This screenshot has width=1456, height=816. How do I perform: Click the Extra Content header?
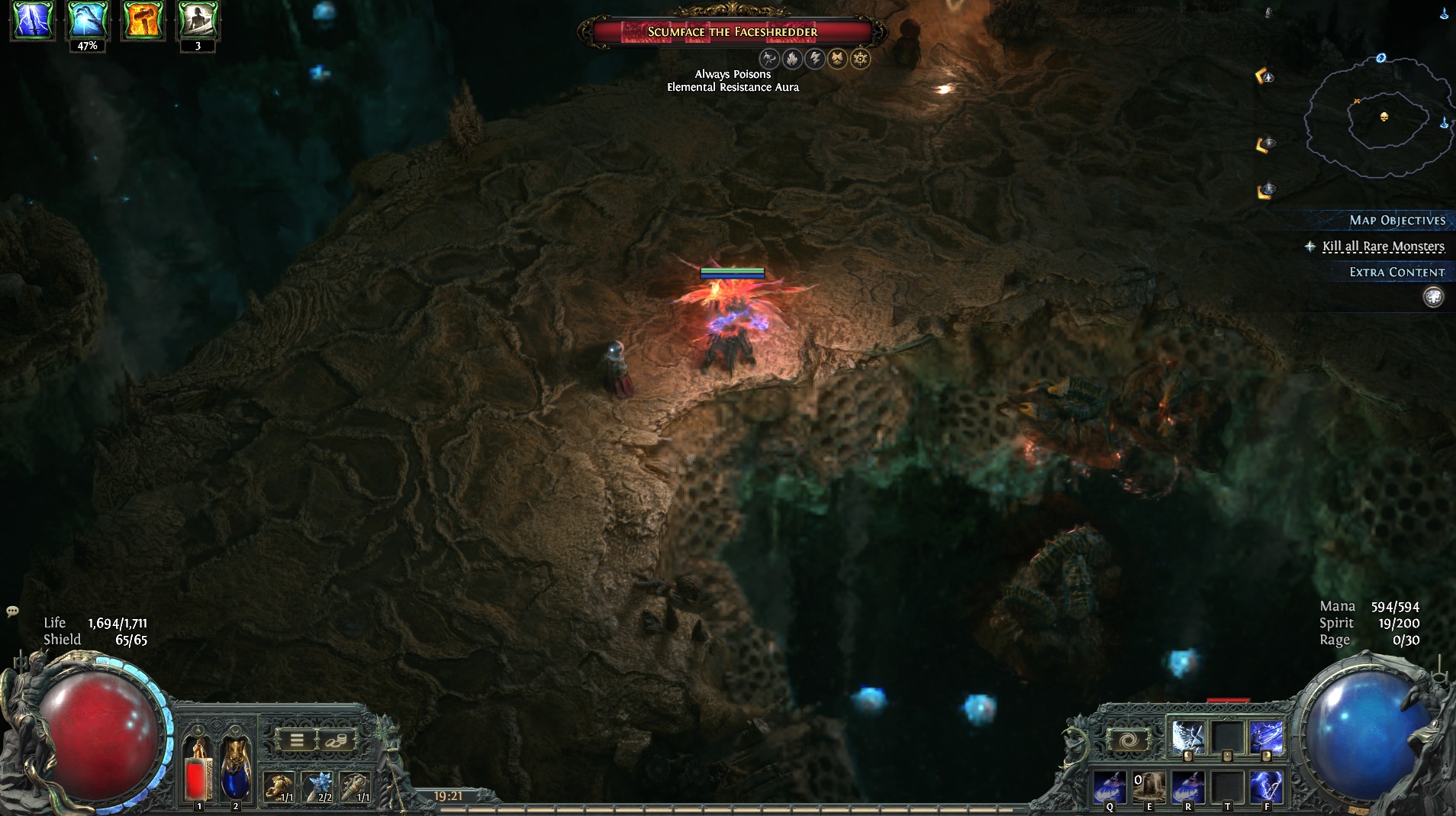point(1396,273)
